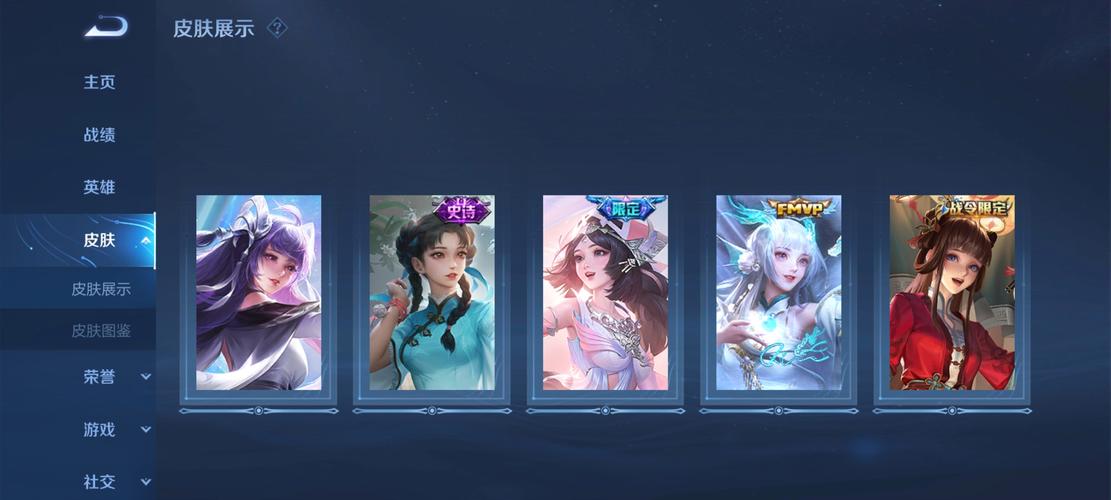Pick the 限定 limited skin card

pos(605,293)
